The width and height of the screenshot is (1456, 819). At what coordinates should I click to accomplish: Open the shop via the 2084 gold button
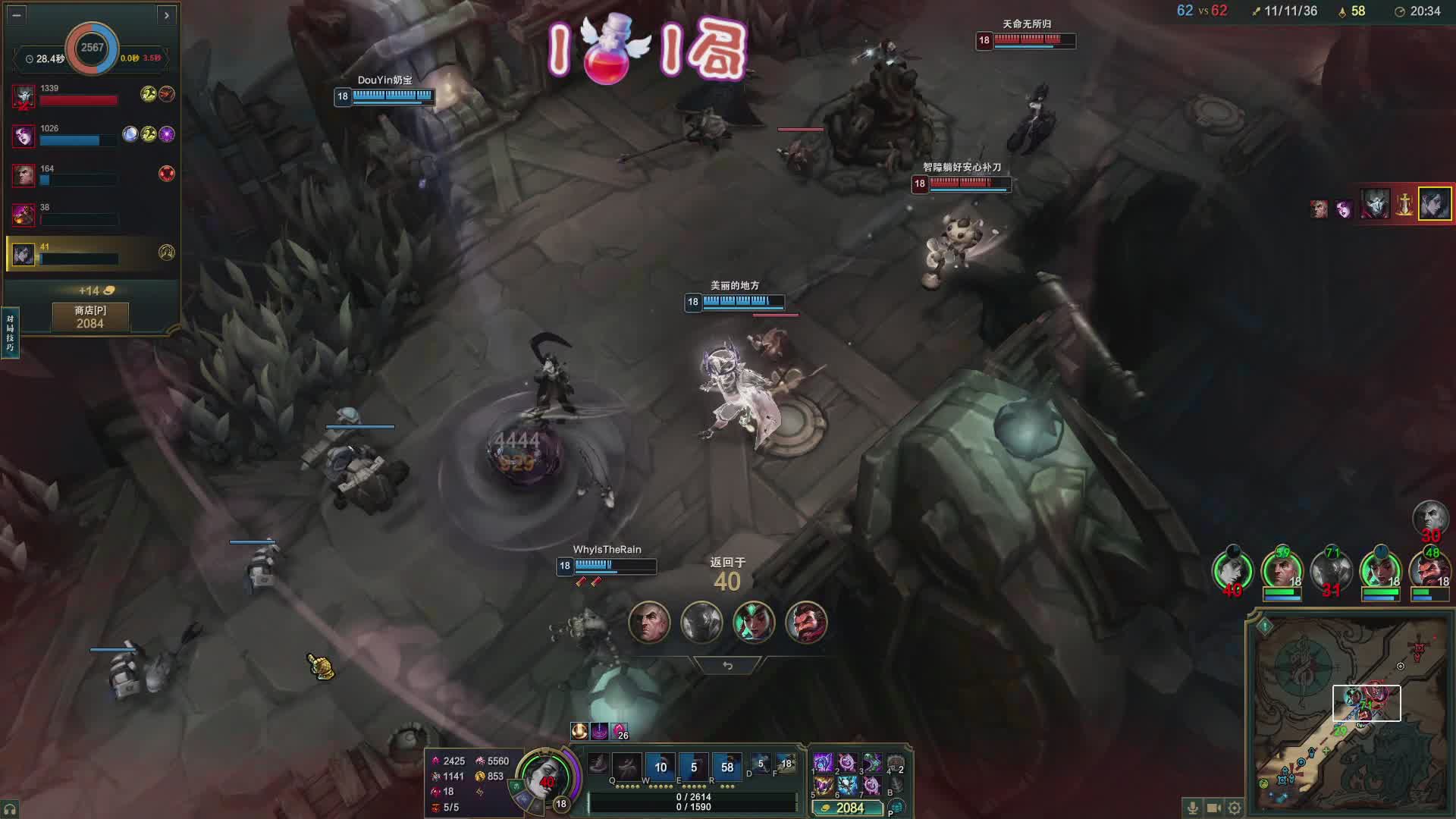[848, 808]
